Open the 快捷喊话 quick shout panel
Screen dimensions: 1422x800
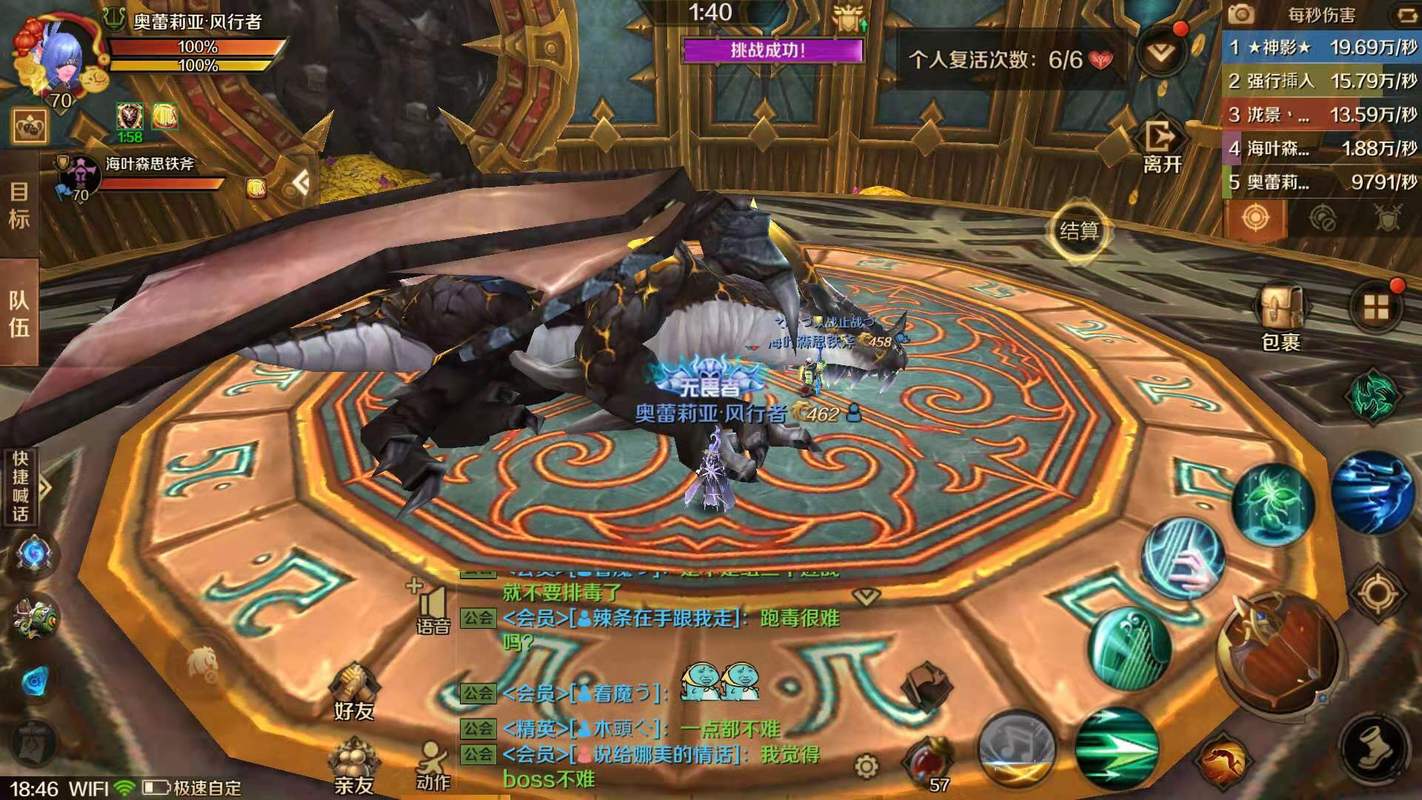[x=21, y=487]
